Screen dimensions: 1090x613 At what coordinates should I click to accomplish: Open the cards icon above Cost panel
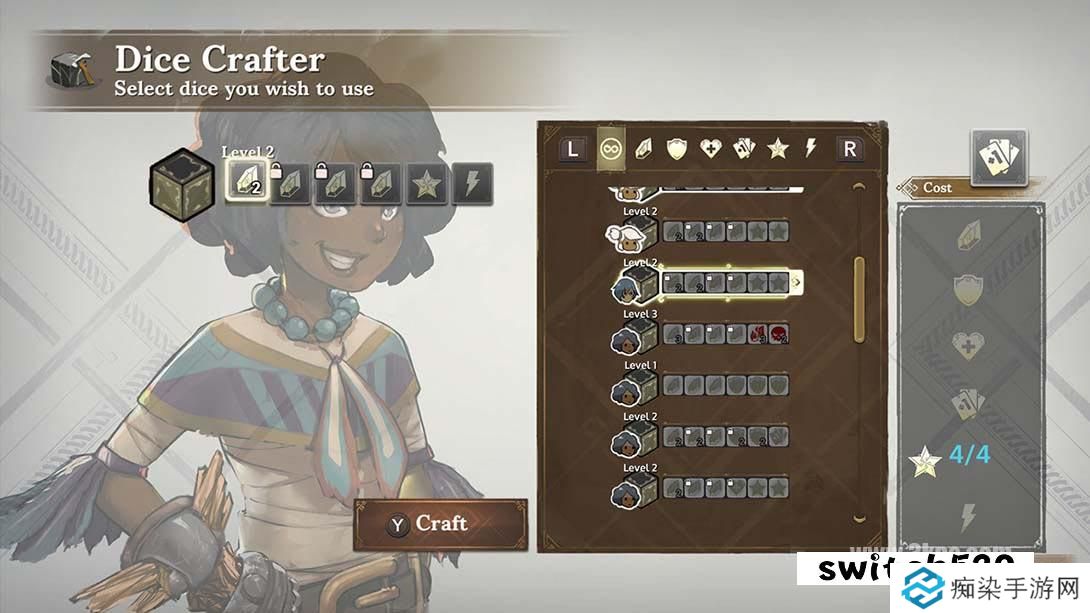point(998,156)
